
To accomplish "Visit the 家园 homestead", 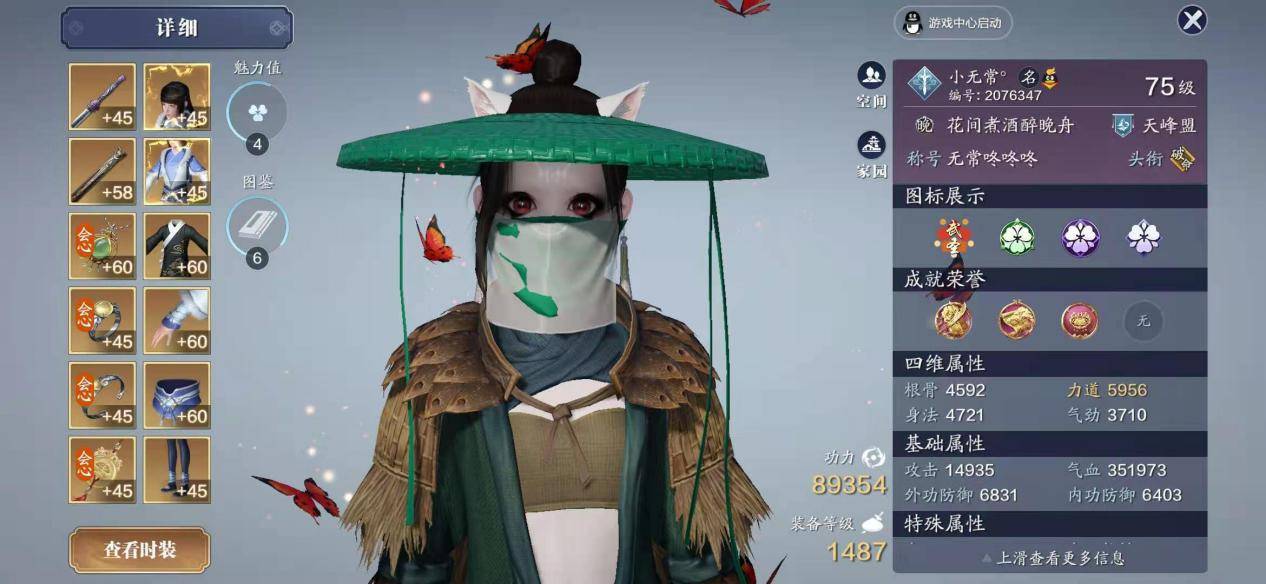I will click(x=871, y=154).
